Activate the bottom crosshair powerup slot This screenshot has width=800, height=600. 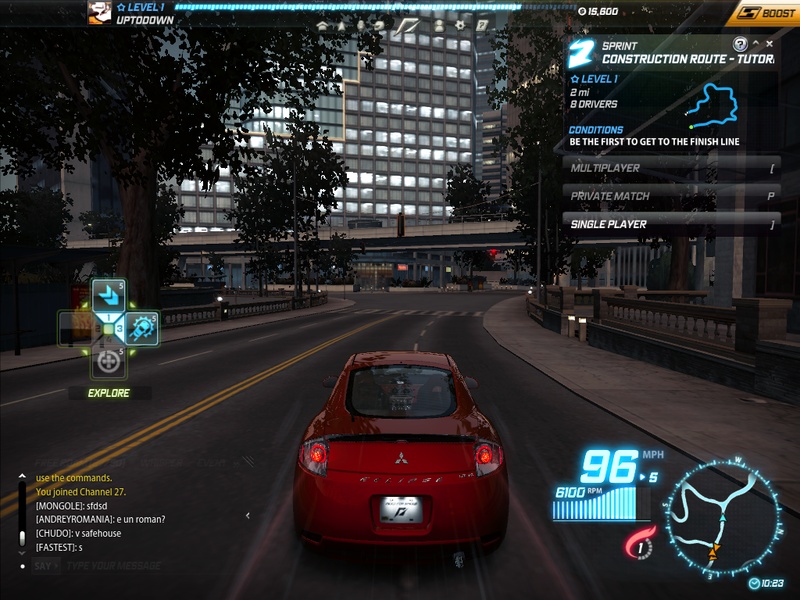(x=108, y=362)
